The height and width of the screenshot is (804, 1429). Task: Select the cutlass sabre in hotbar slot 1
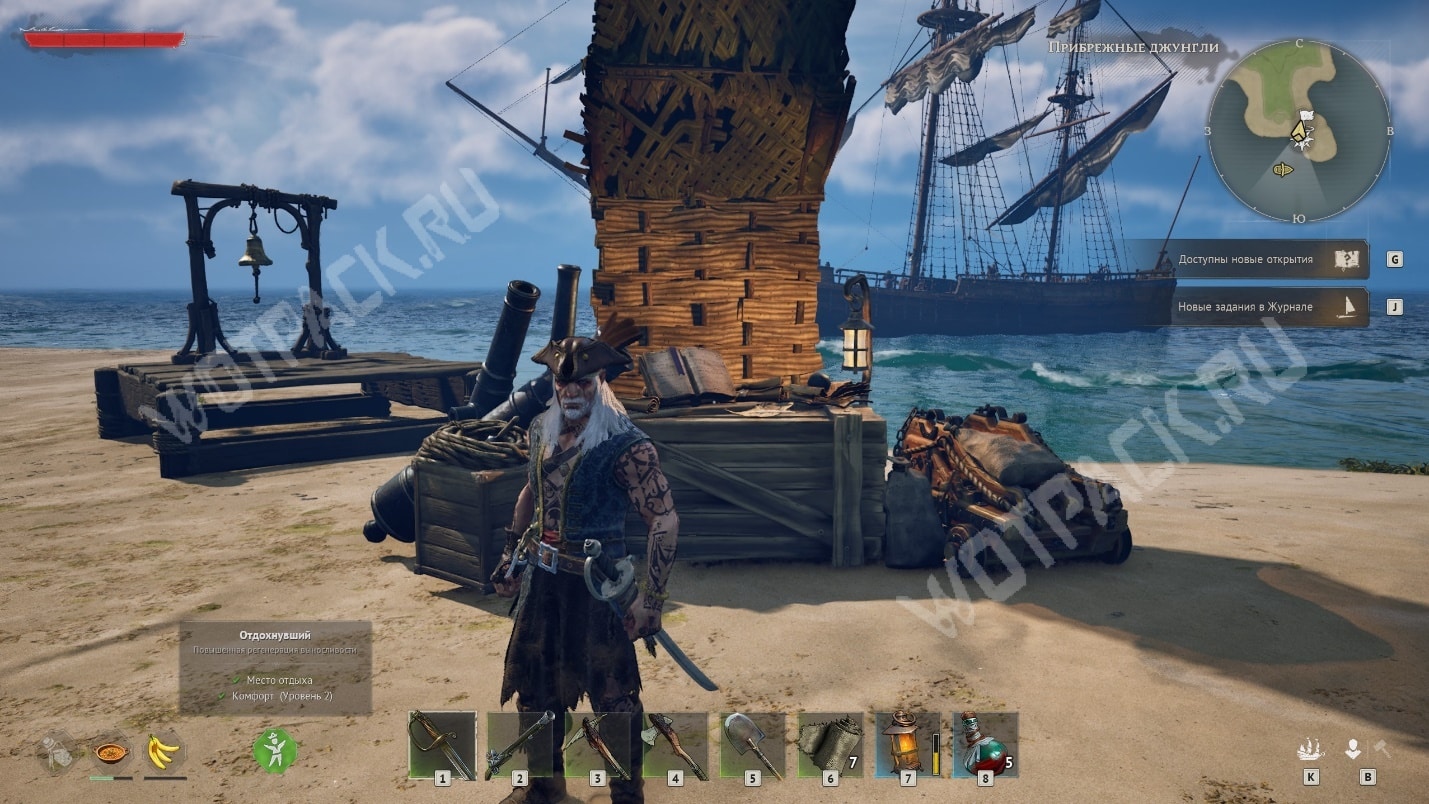pyautogui.click(x=441, y=745)
